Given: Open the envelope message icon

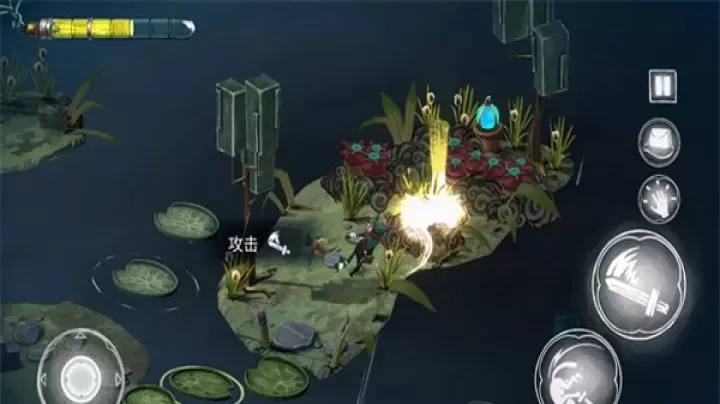Looking at the screenshot, I should 660,141.
